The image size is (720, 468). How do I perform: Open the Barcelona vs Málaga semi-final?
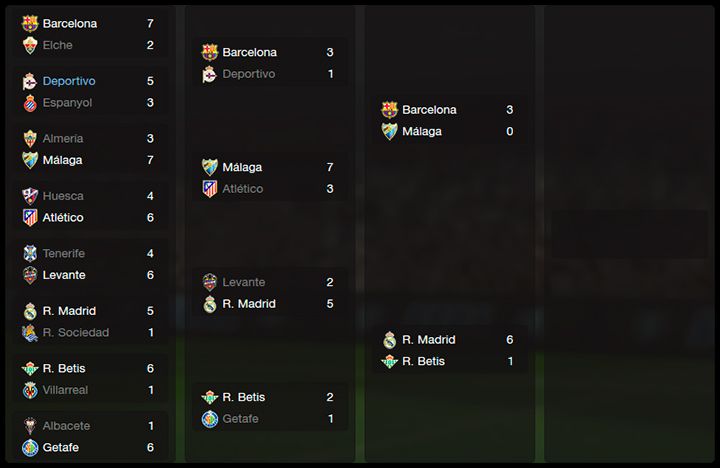pos(450,120)
